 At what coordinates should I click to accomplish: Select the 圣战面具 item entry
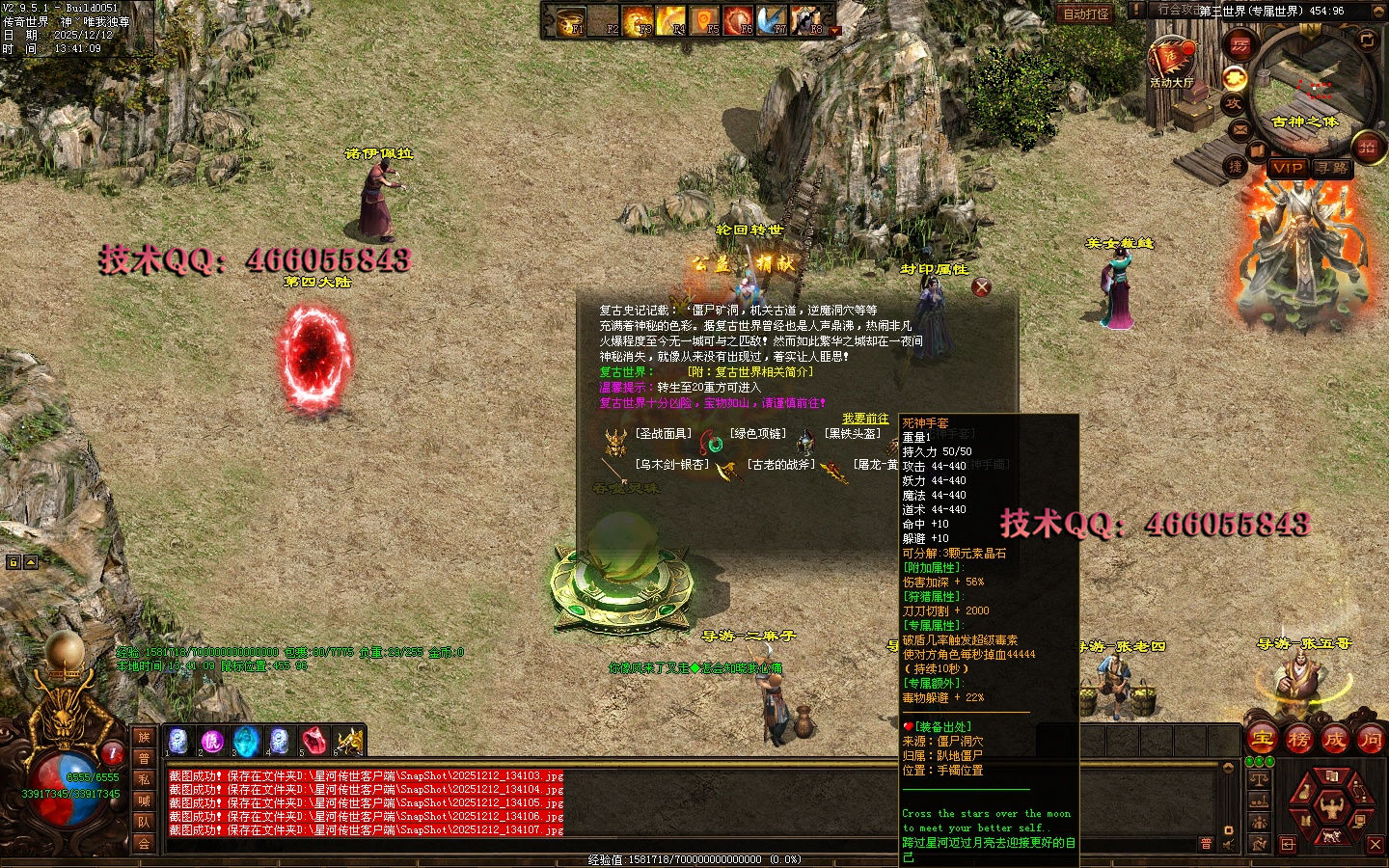coord(663,434)
